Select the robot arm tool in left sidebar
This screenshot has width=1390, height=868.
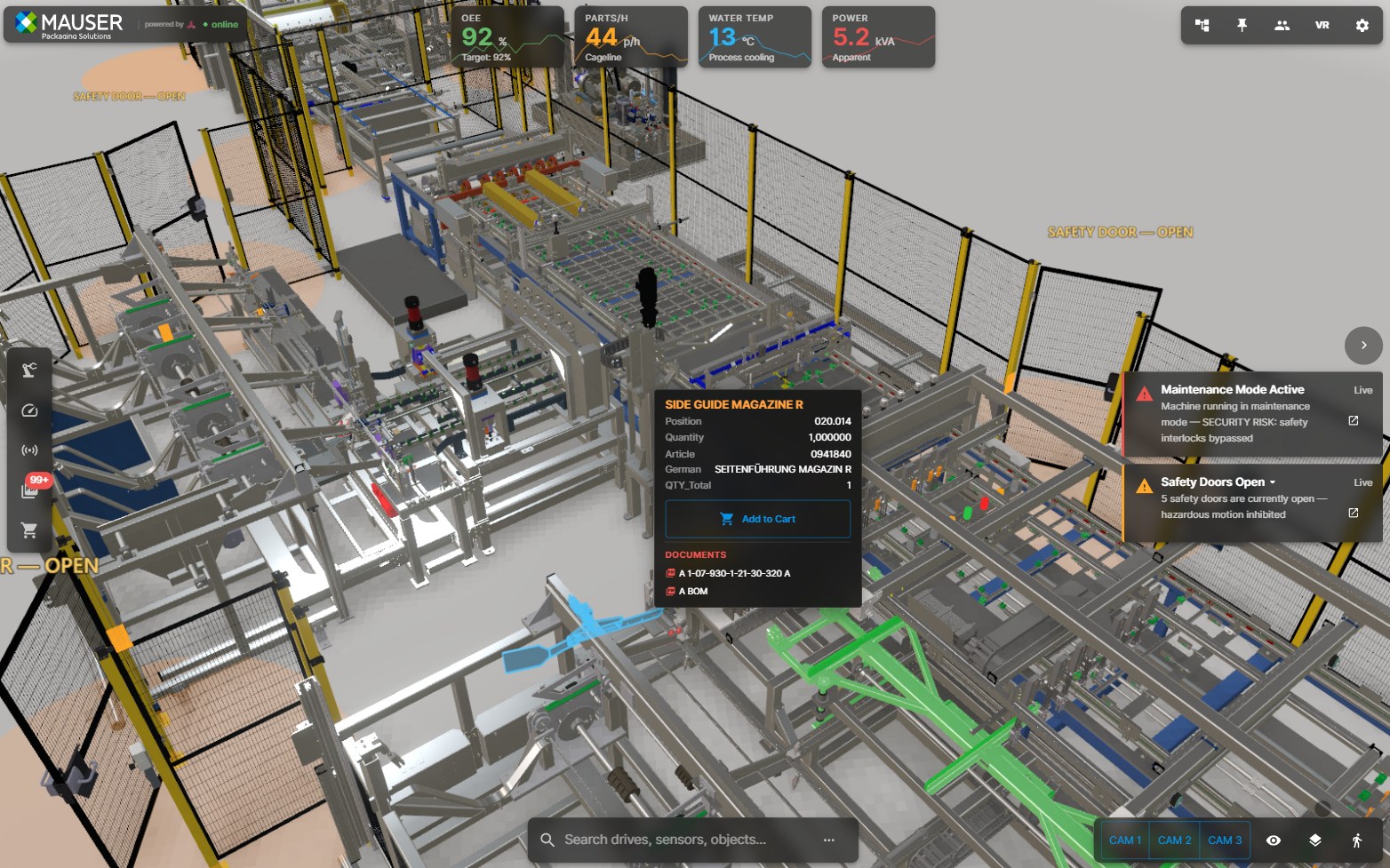(29, 369)
